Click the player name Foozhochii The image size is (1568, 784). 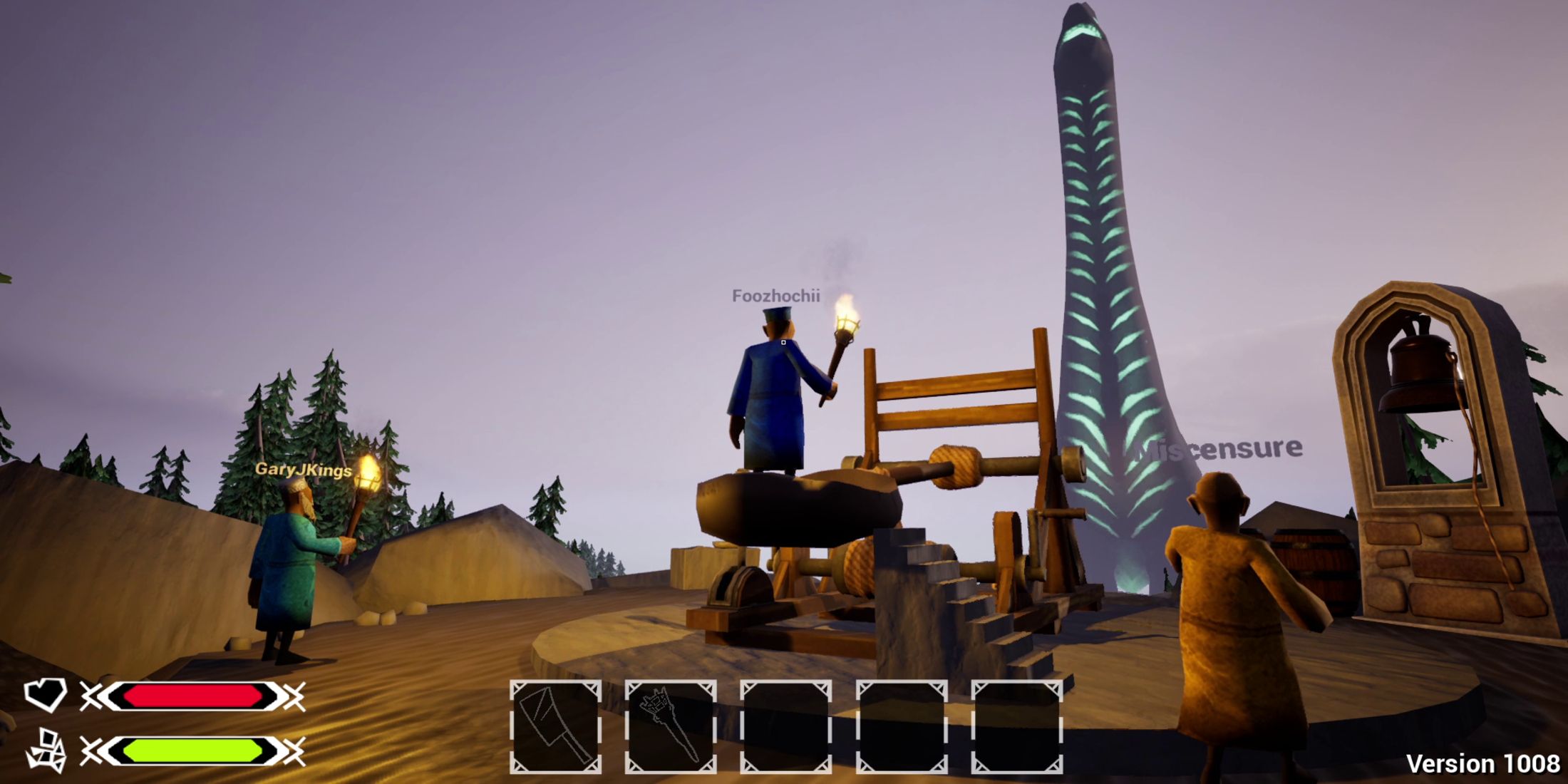click(776, 296)
